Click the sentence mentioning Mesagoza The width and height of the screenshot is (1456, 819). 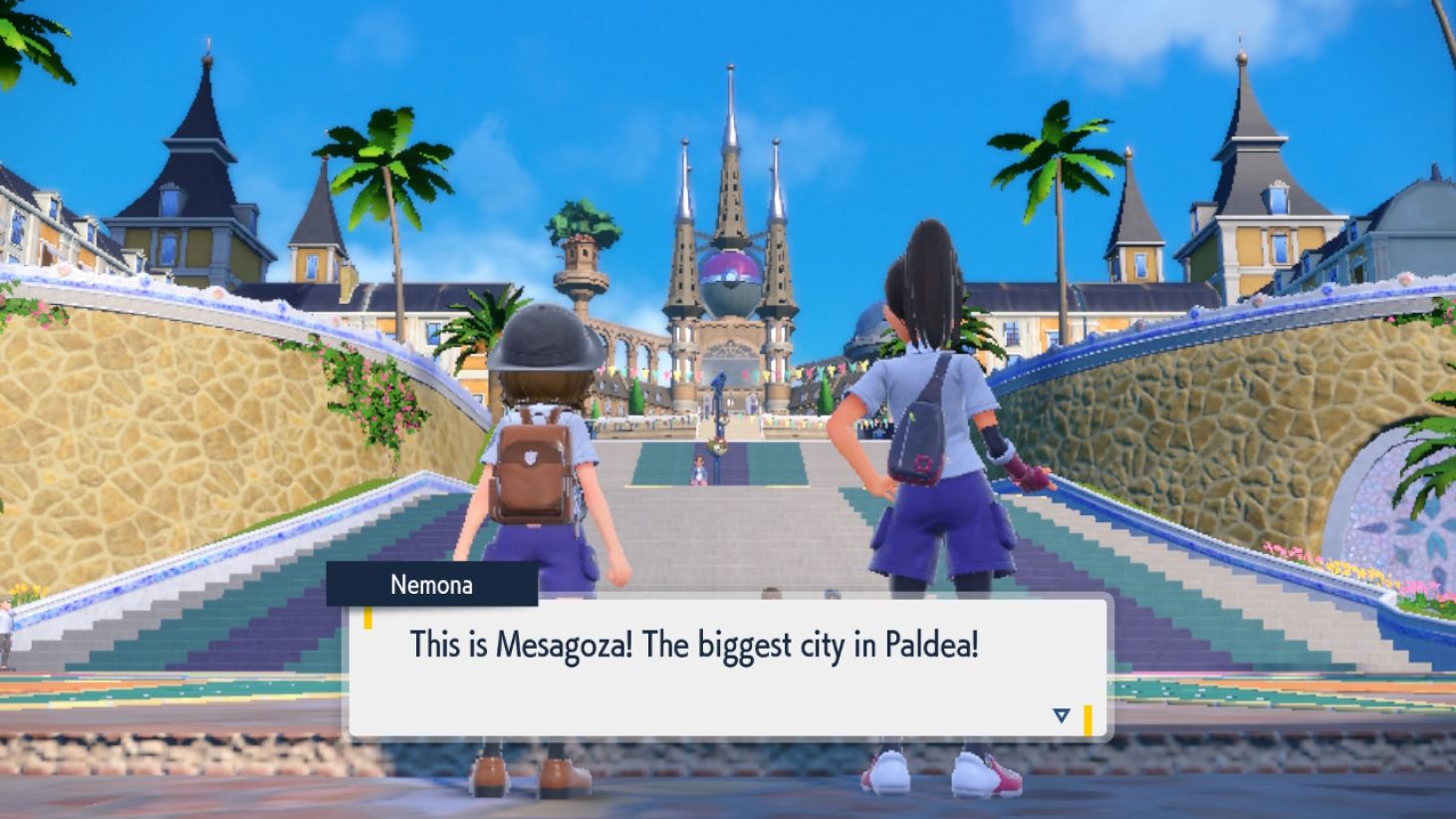pyautogui.click(x=694, y=645)
